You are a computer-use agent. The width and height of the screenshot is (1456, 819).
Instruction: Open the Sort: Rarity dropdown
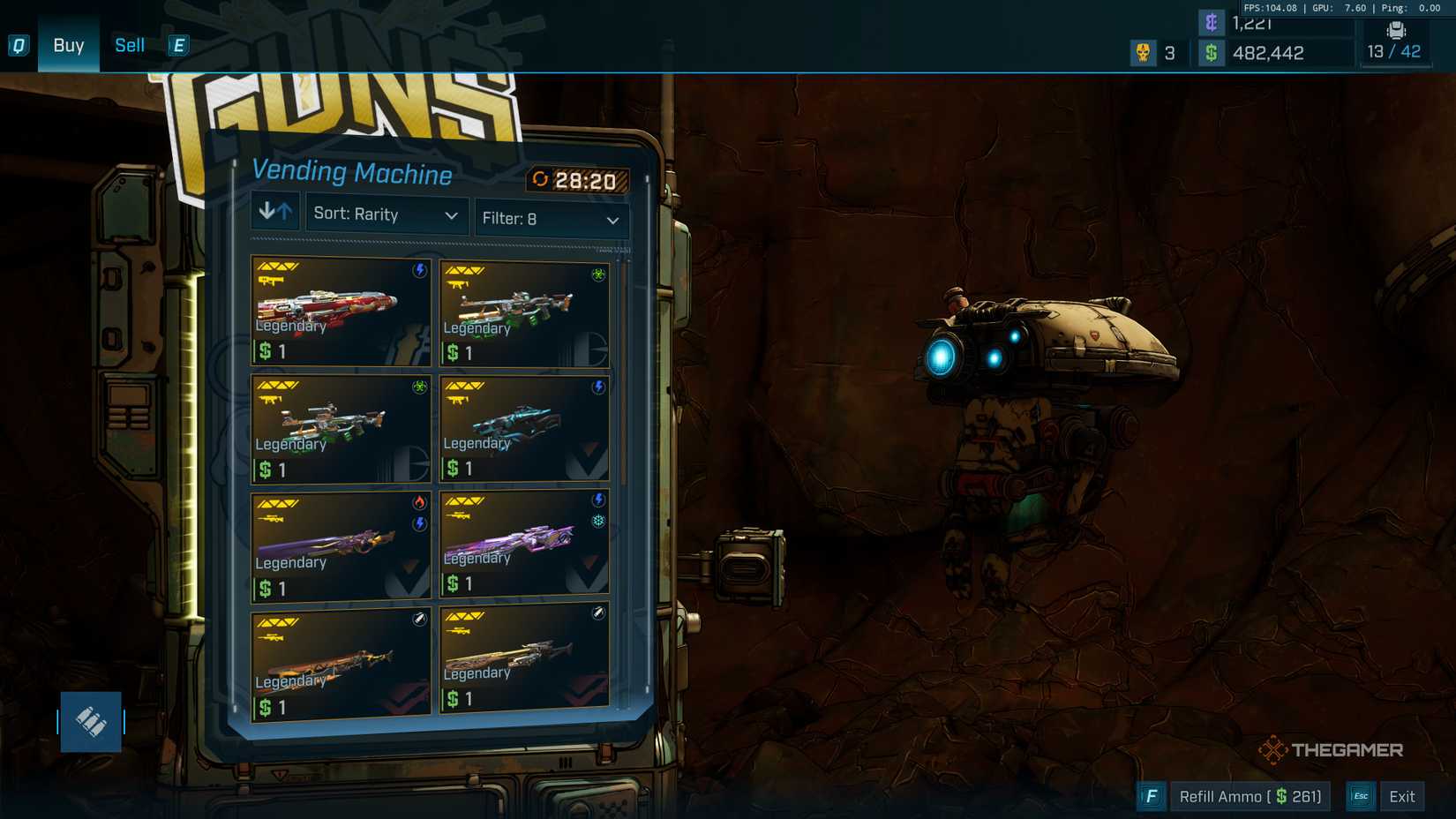point(386,214)
